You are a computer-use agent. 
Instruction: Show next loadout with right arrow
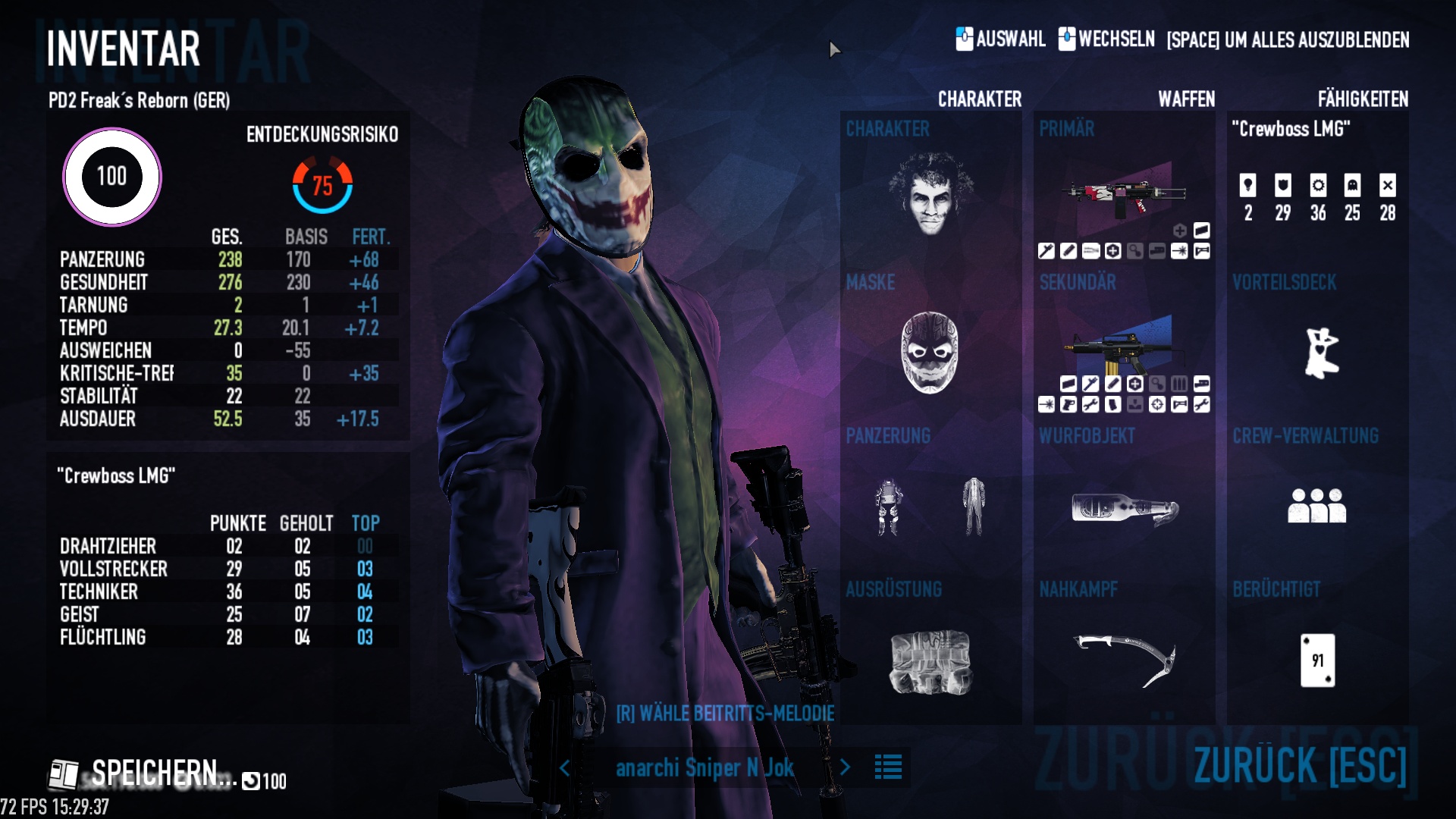(846, 767)
